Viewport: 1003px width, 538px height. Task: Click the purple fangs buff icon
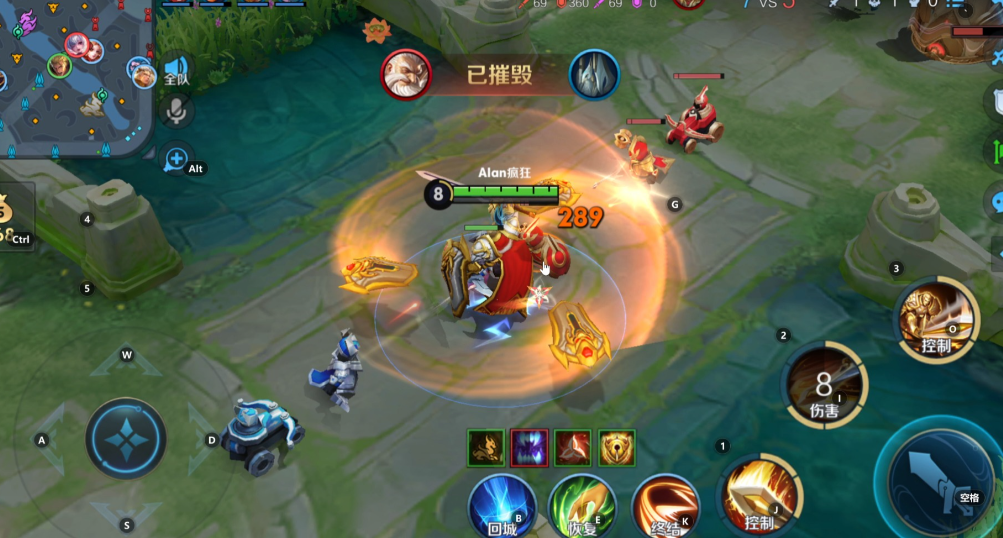(x=529, y=449)
